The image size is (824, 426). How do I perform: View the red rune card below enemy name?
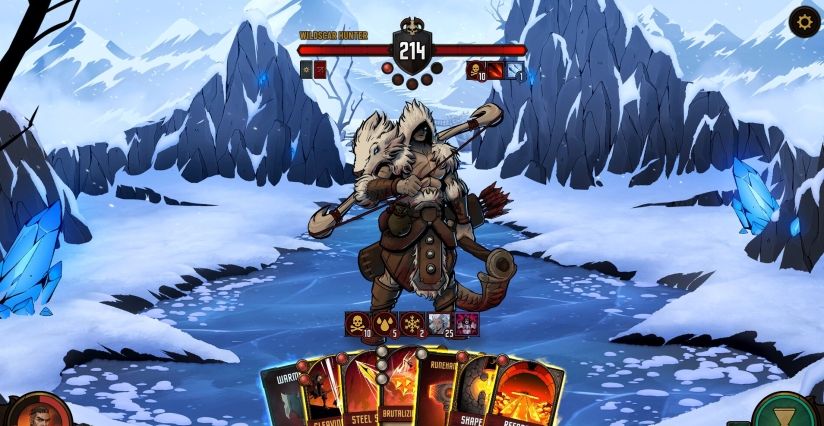click(320, 70)
